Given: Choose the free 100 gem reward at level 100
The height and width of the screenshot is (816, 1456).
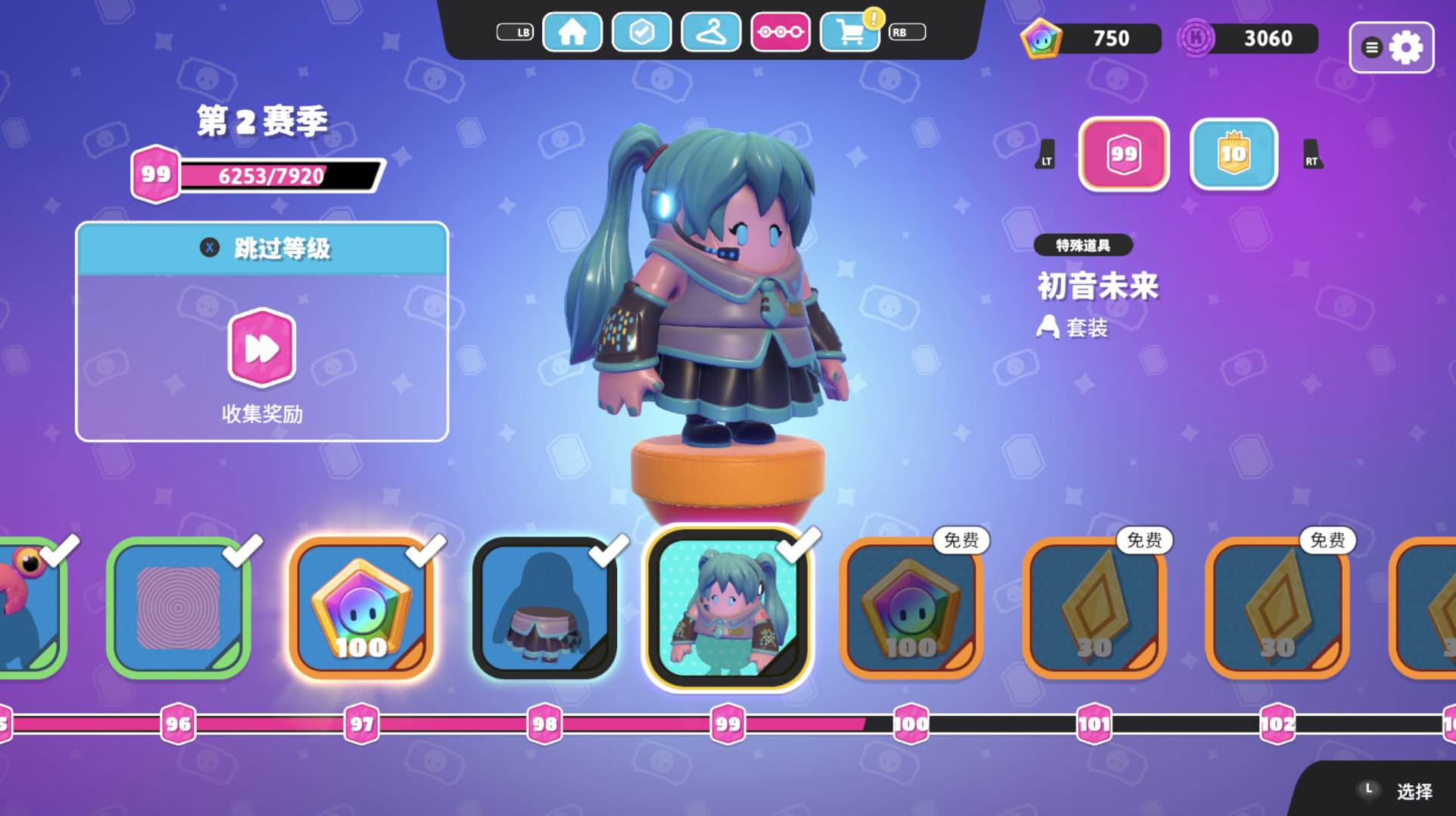Looking at the screenshot, I should [911, 608].
